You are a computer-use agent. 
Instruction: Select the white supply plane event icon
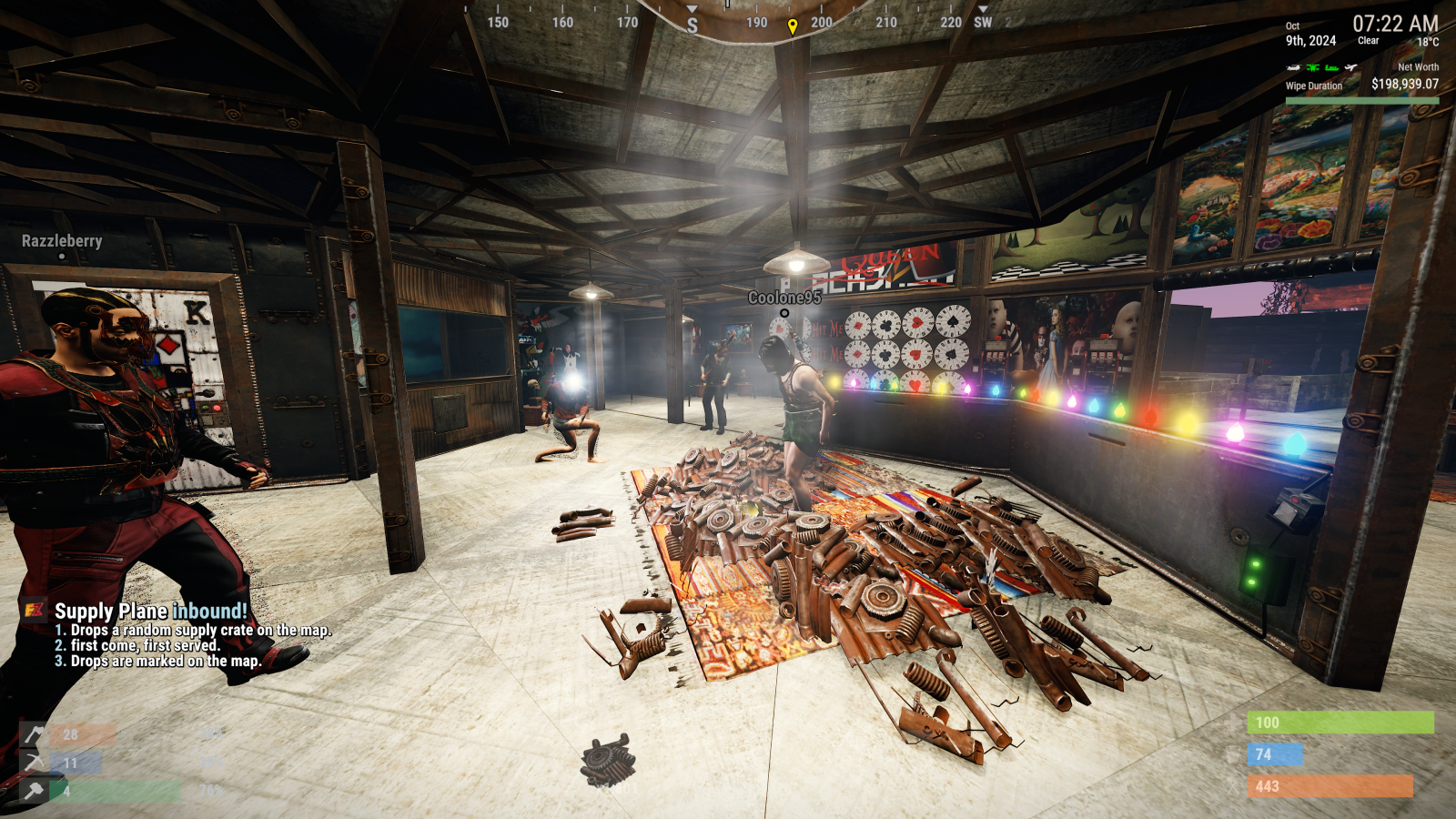click(x=1351, y=67)
